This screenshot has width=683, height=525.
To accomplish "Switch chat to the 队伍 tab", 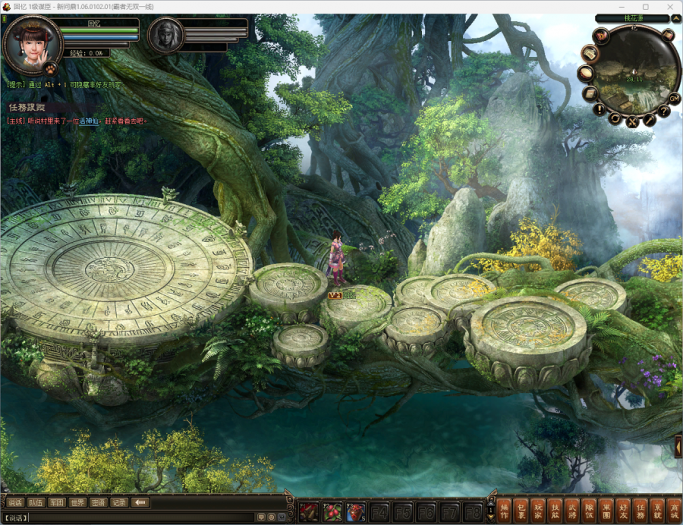I will [x=36, y=502].
